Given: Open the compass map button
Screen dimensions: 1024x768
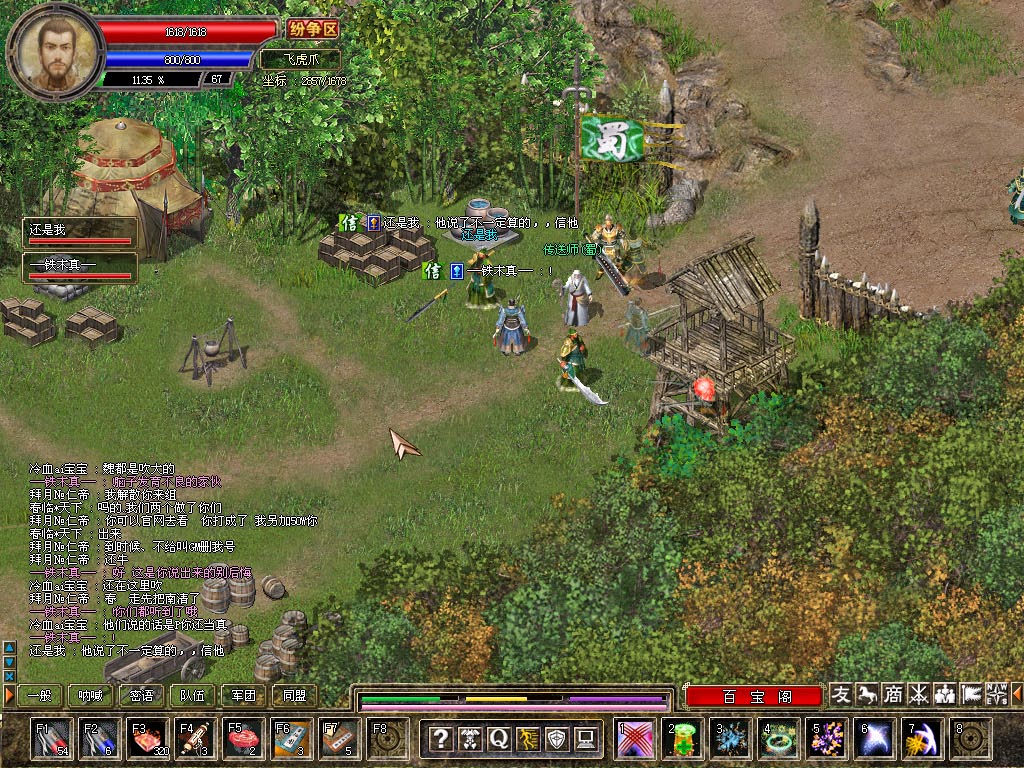Looking at the screenshot, I should (x=997, y=694).
